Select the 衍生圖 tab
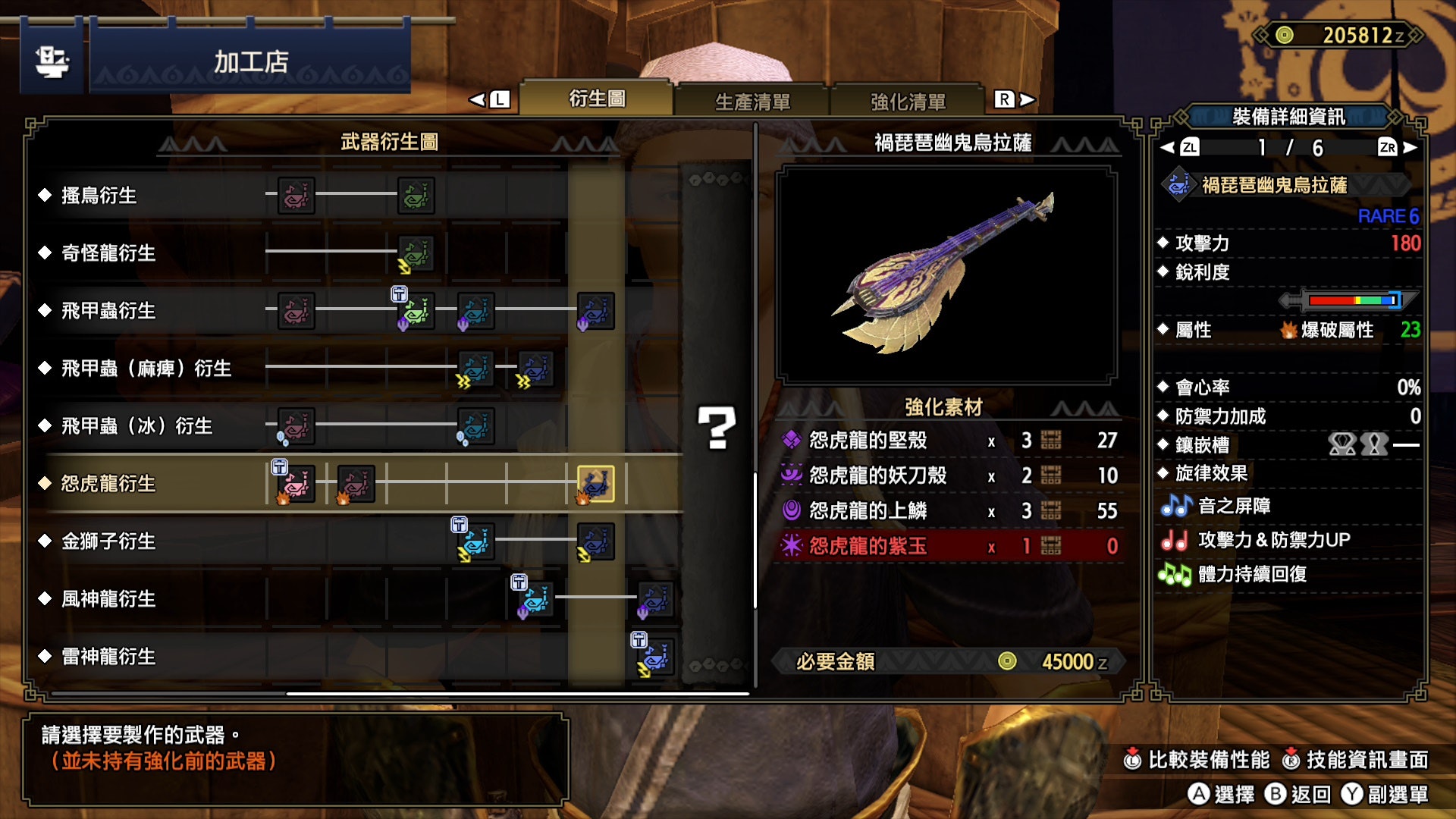This screenshot has width=1456, height=819. 597,99
